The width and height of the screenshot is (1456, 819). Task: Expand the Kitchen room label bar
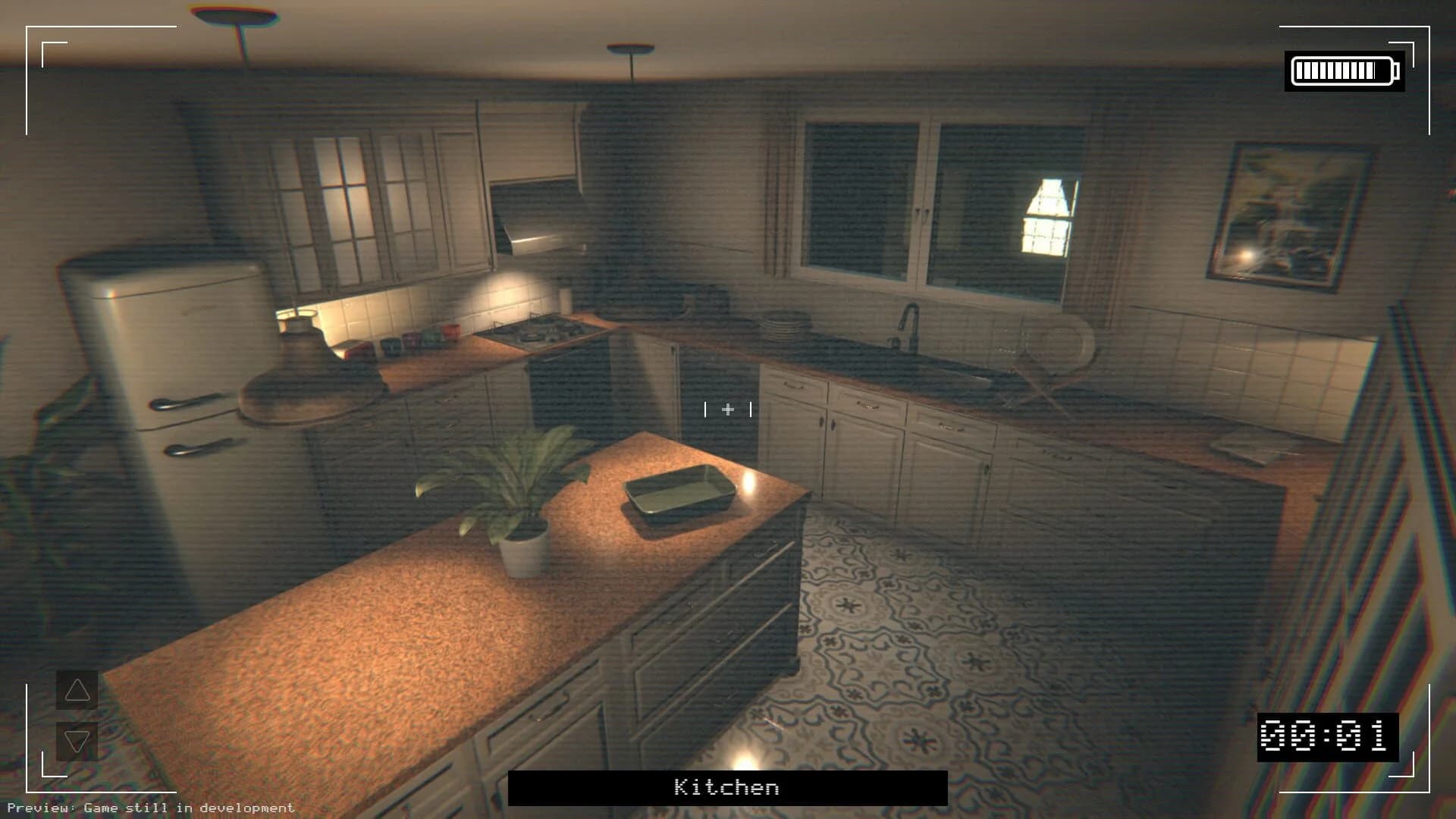(x=726, y=788)
